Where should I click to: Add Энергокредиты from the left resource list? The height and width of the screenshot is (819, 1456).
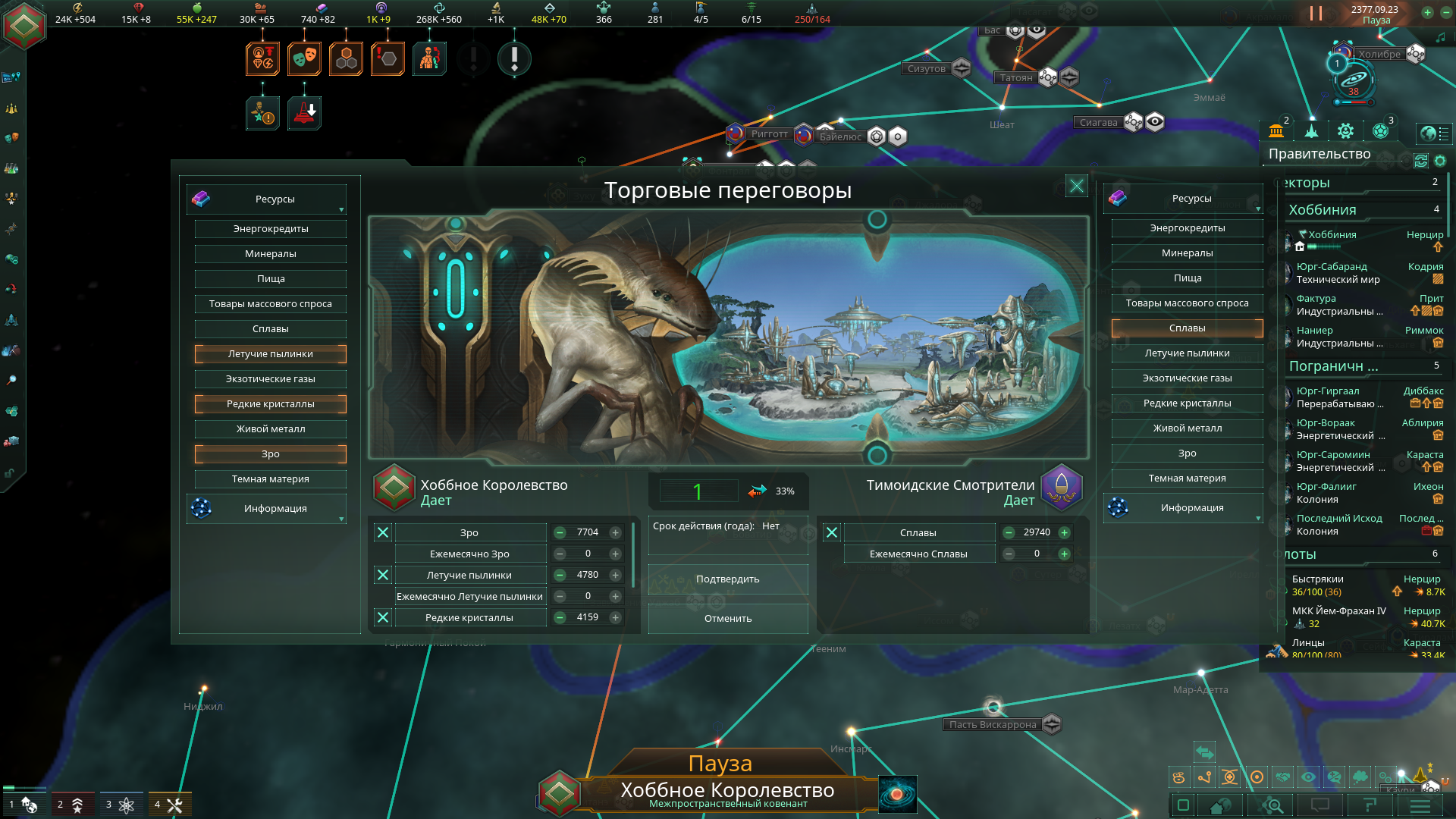pyautogui.click(x=270, y=229)
